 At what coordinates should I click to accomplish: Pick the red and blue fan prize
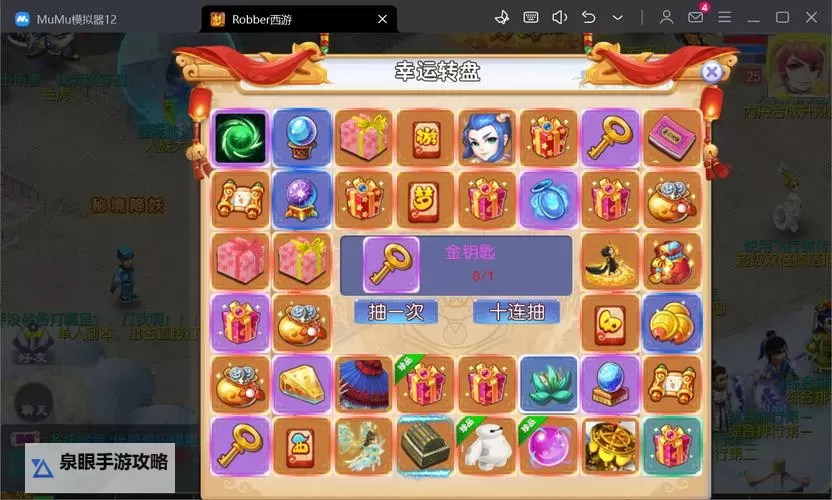coord(363,384)
